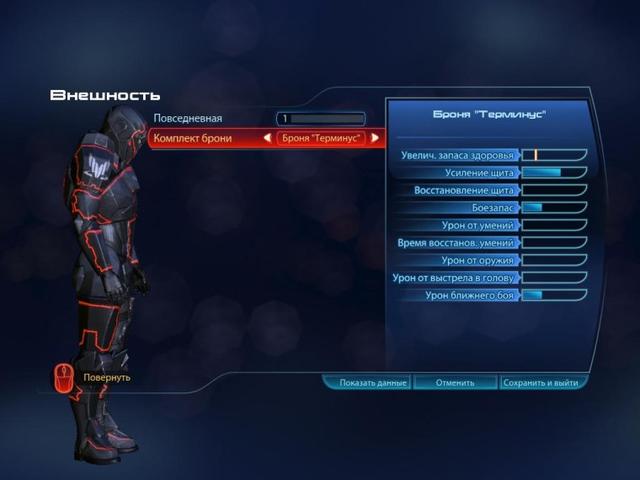Cancel with the Отменить button

tap(454, 383)
